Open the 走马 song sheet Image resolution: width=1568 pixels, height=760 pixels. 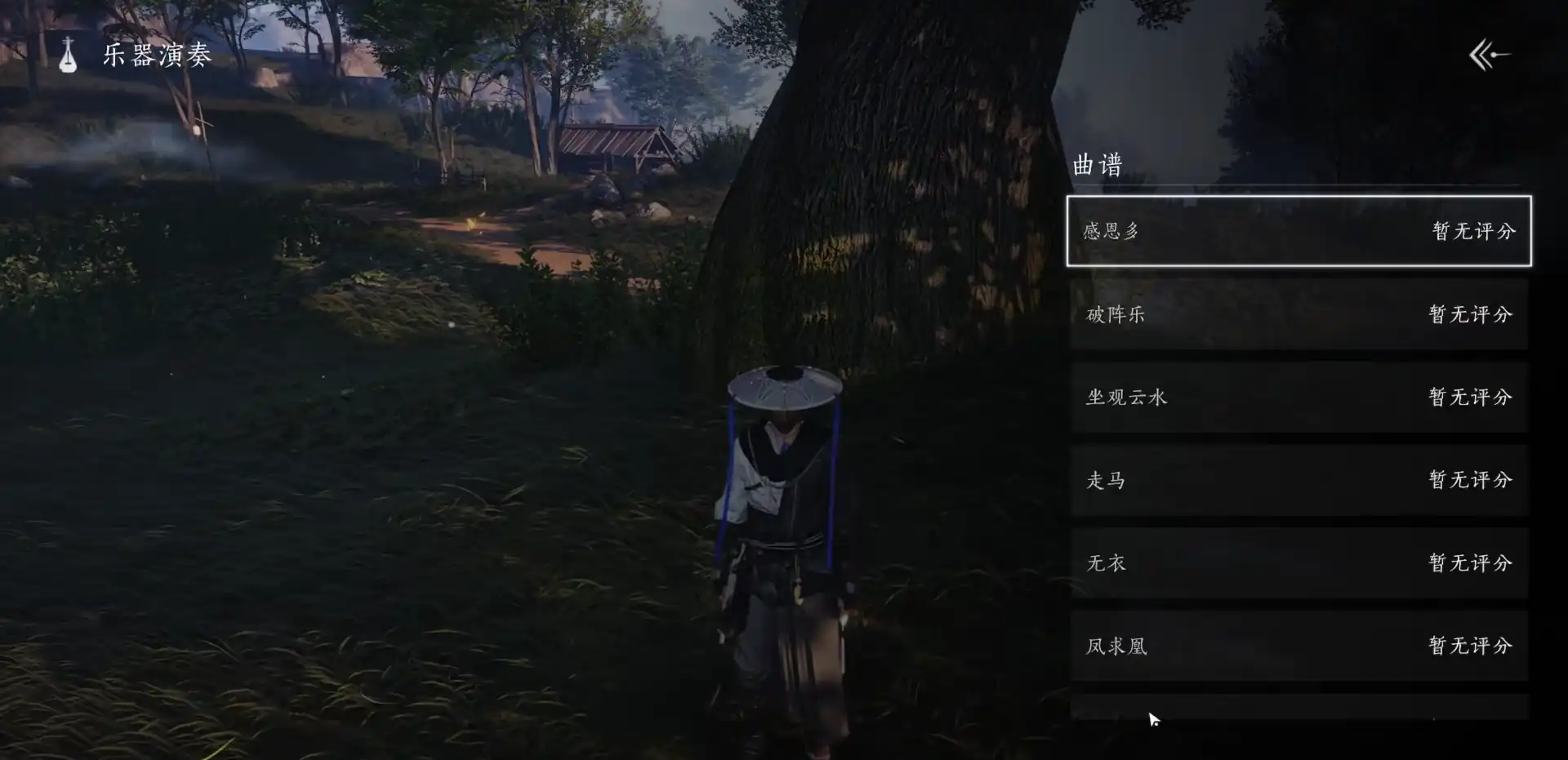click(1298, 481)
